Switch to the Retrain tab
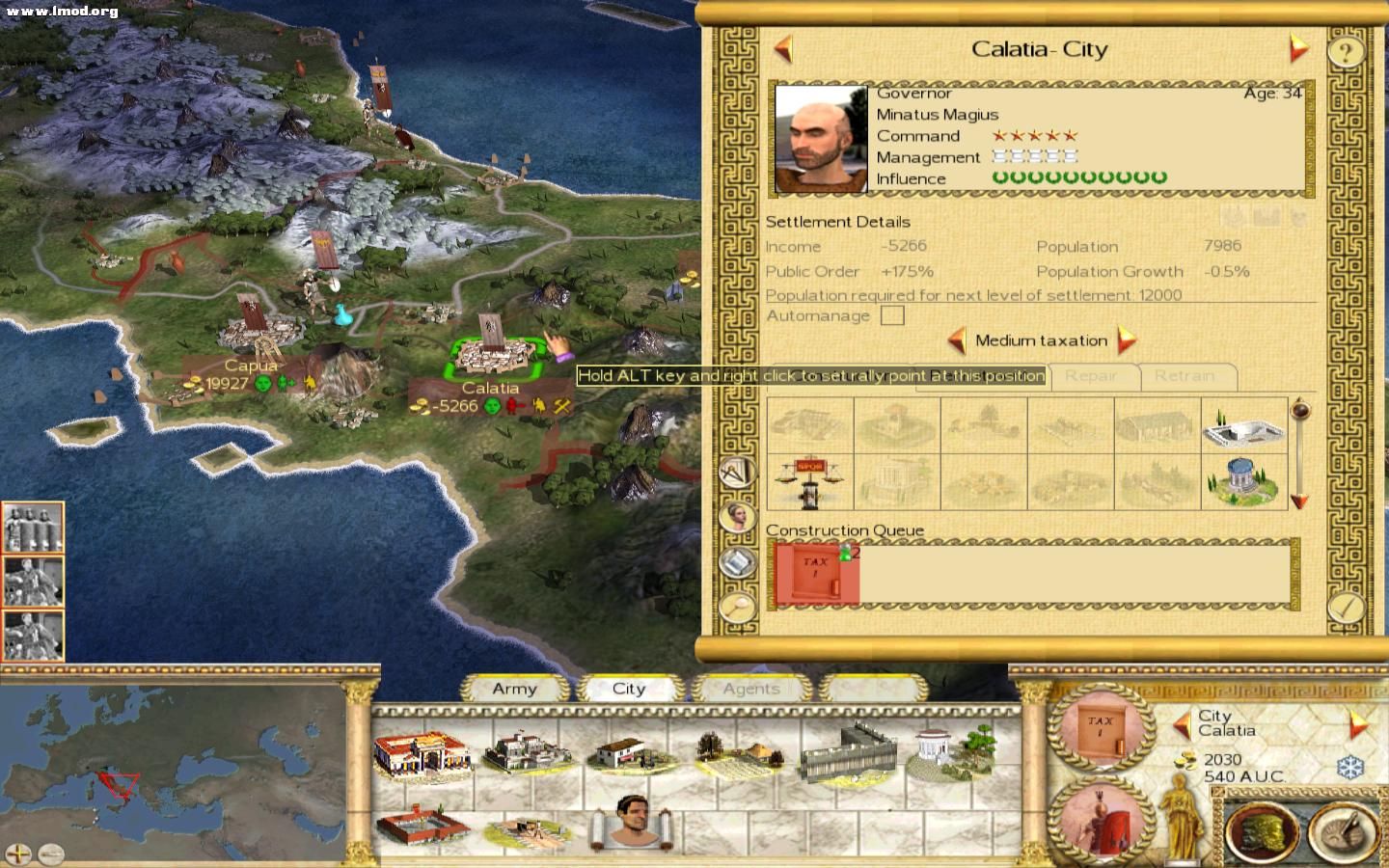The width and height of the screenshot is (1389, 868). (1185, 376)
